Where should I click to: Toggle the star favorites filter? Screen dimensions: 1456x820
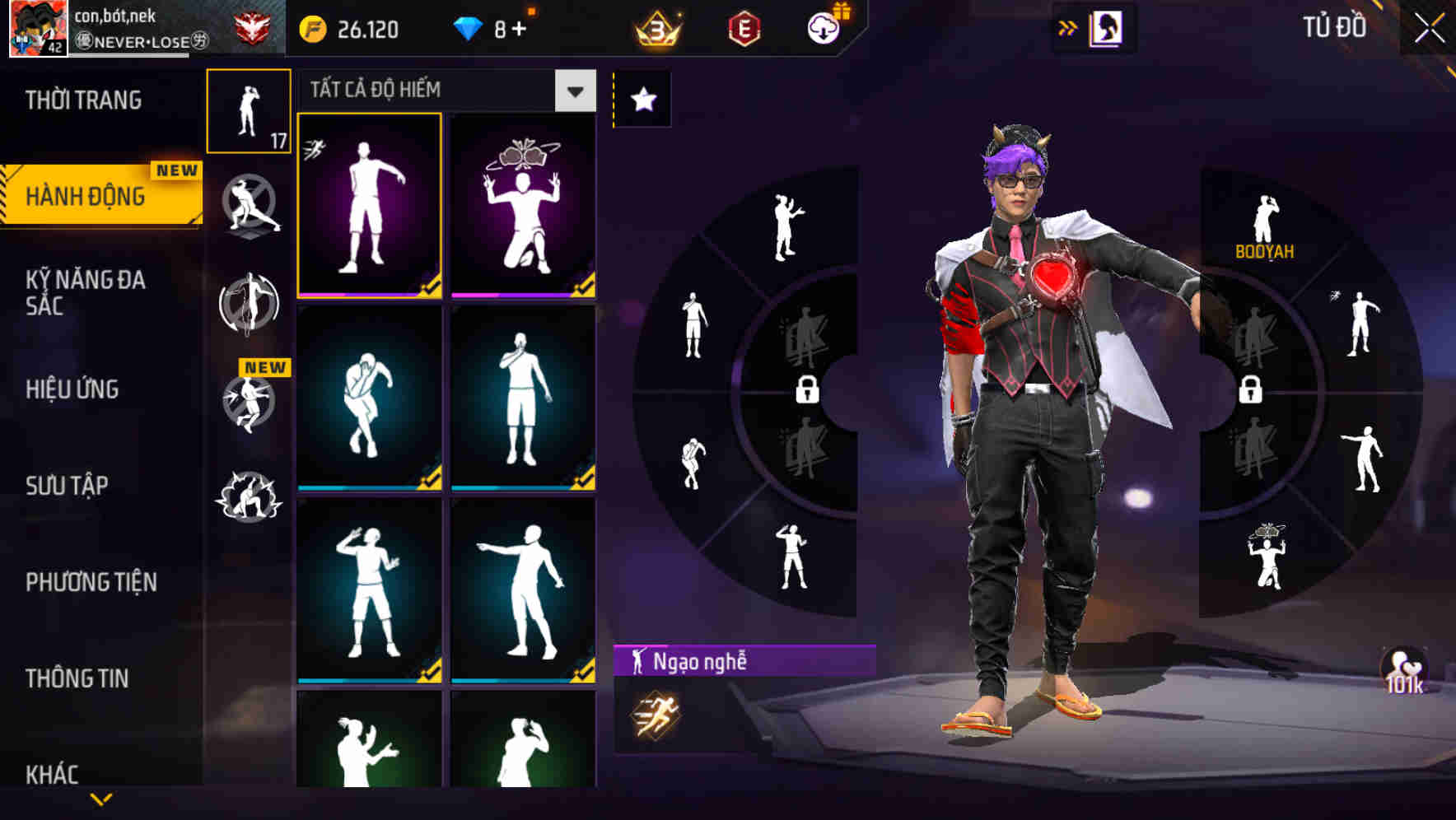pos(642,99)
